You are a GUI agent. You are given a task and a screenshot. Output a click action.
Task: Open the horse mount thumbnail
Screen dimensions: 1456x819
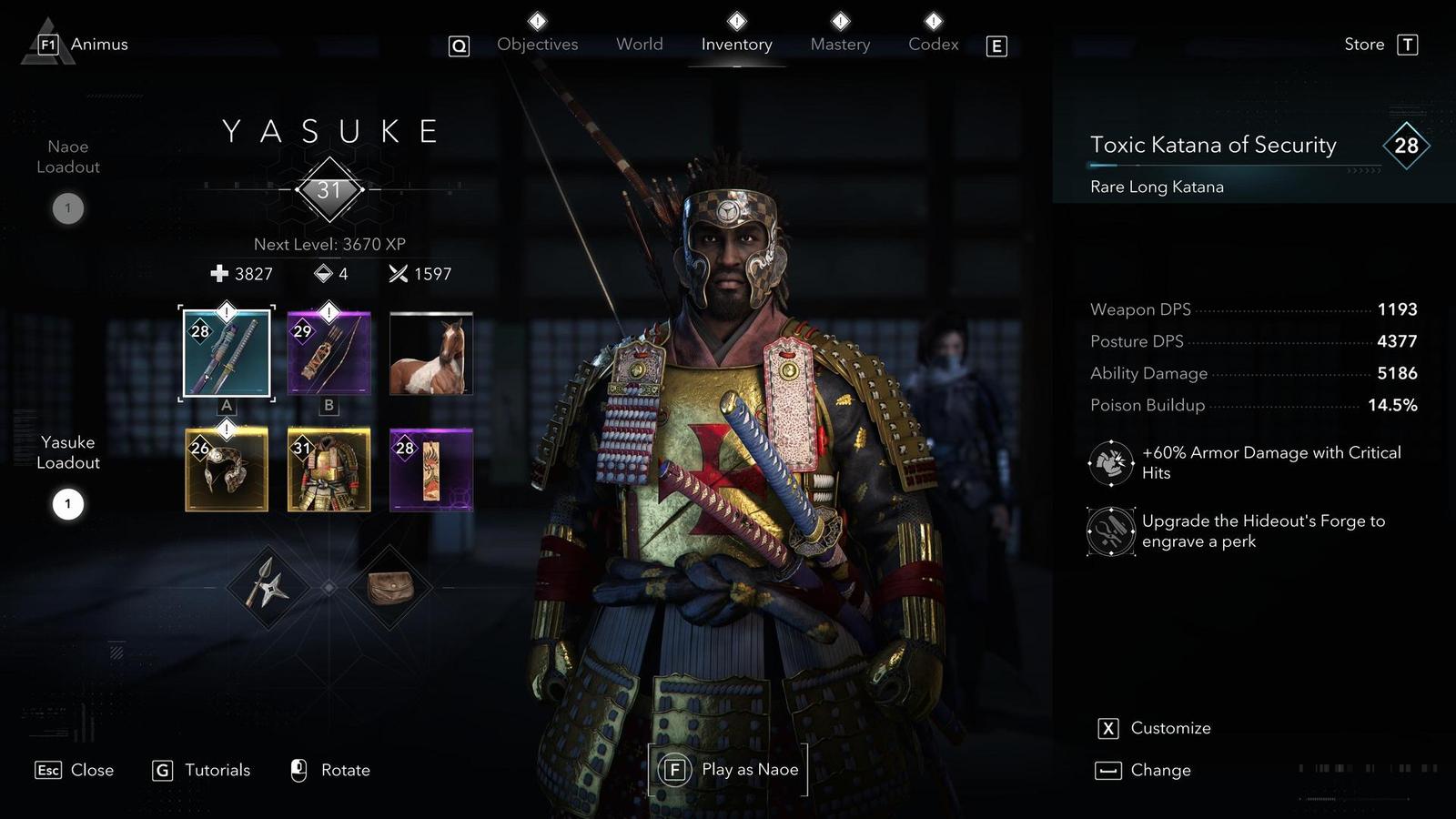pos(431,354)
